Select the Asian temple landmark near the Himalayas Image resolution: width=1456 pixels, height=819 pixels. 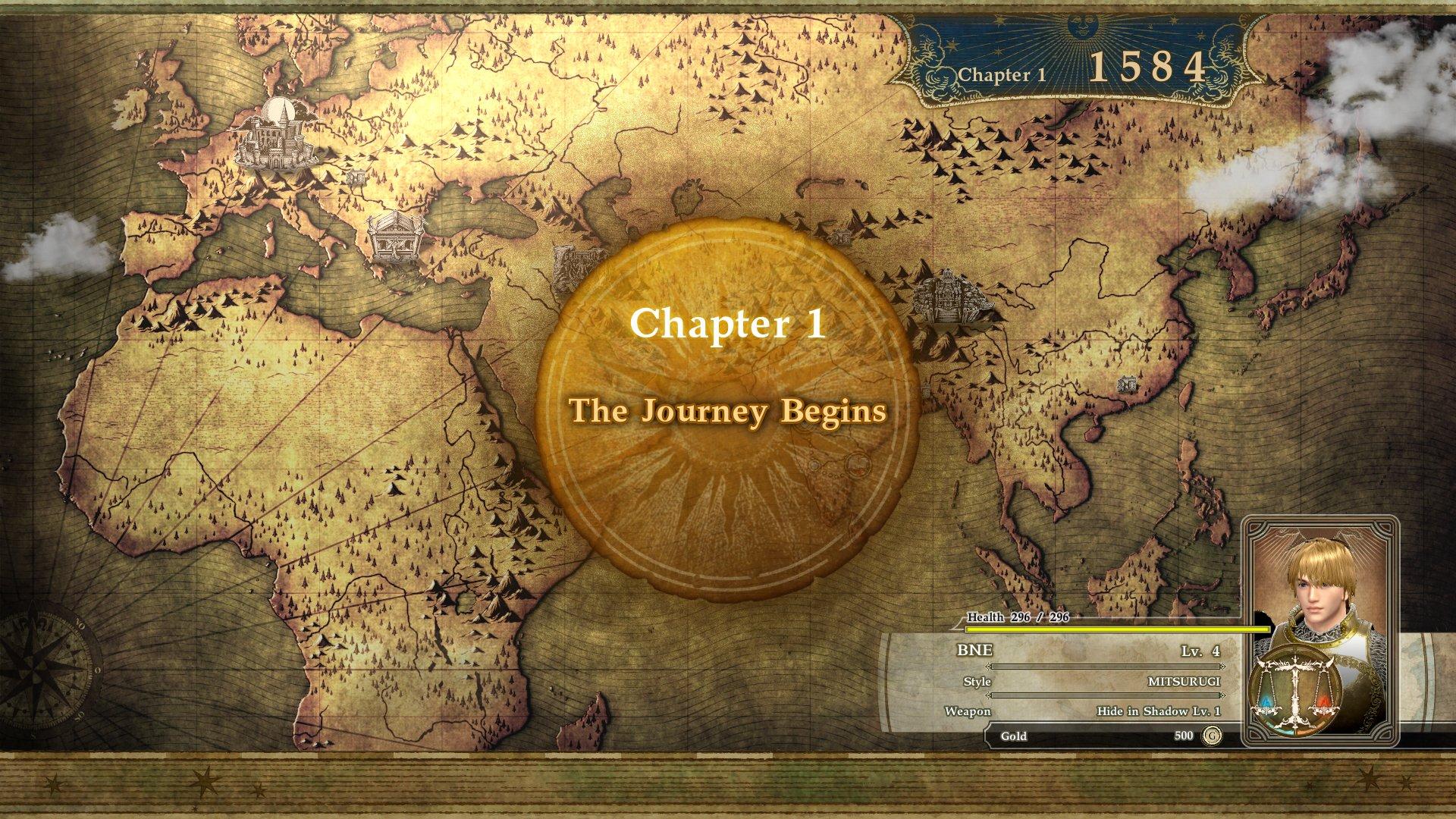click(948, 296)
